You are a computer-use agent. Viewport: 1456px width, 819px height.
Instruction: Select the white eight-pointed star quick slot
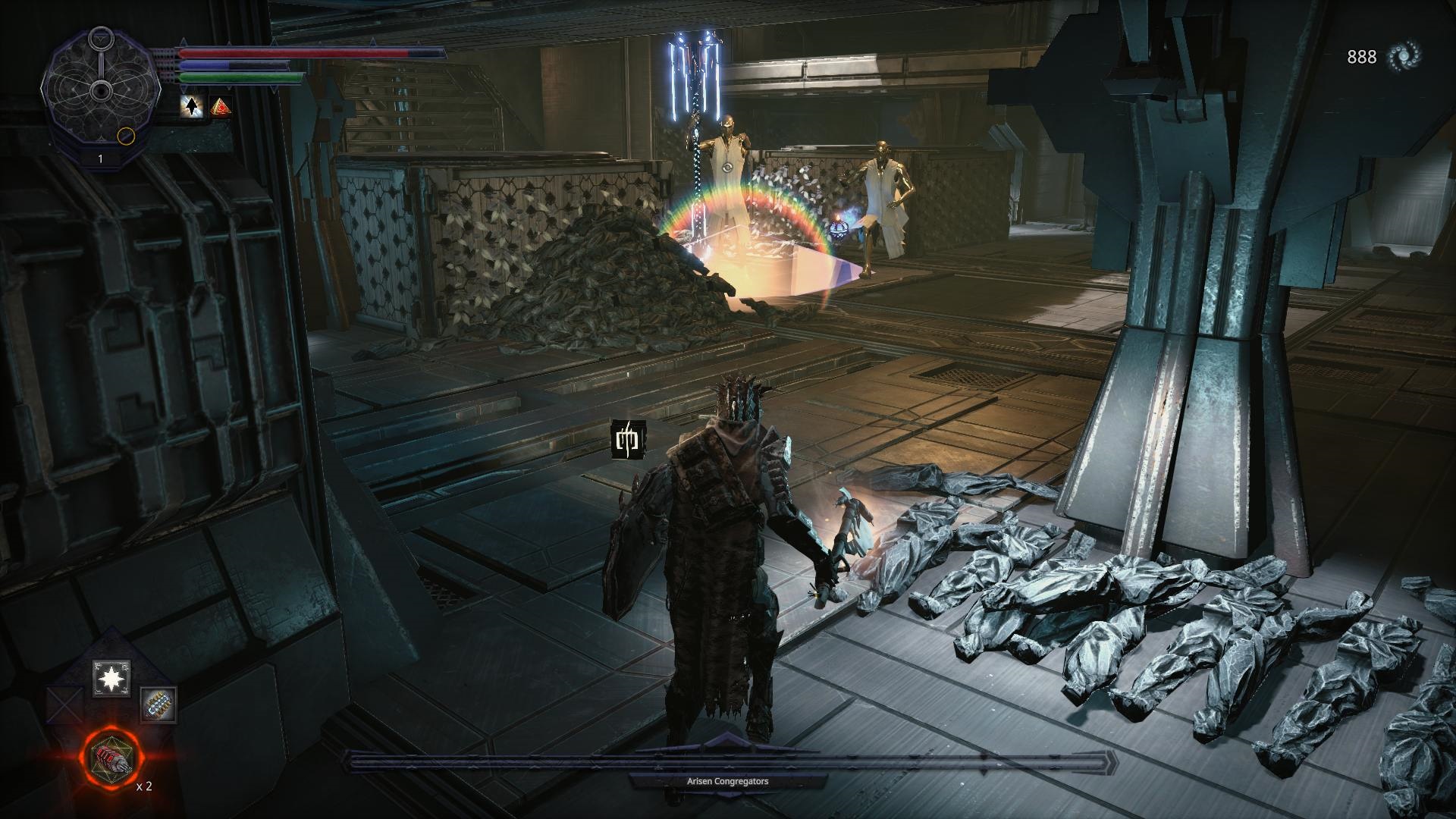pyautogui.click(x=111, y=679)
